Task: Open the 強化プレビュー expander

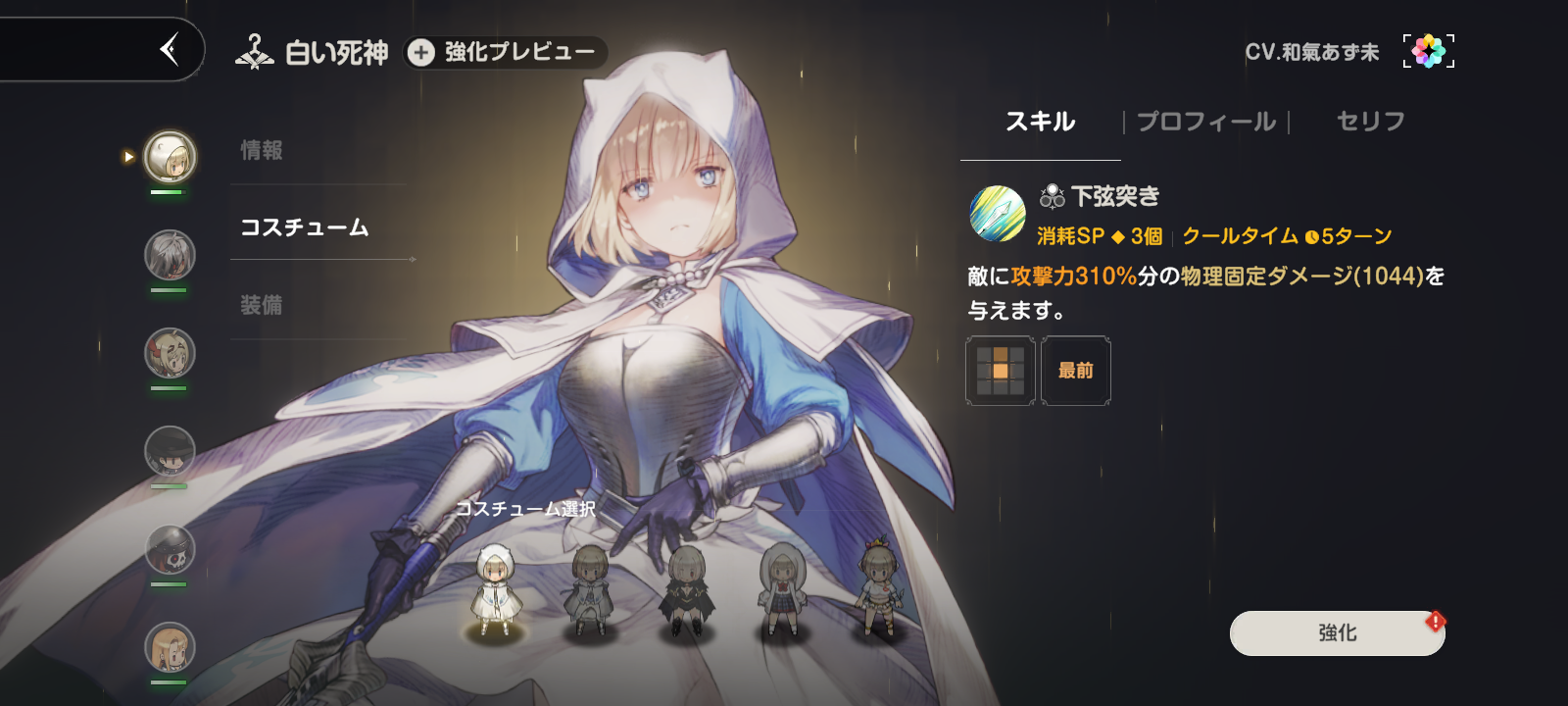Action: click(x=506, y=53)
